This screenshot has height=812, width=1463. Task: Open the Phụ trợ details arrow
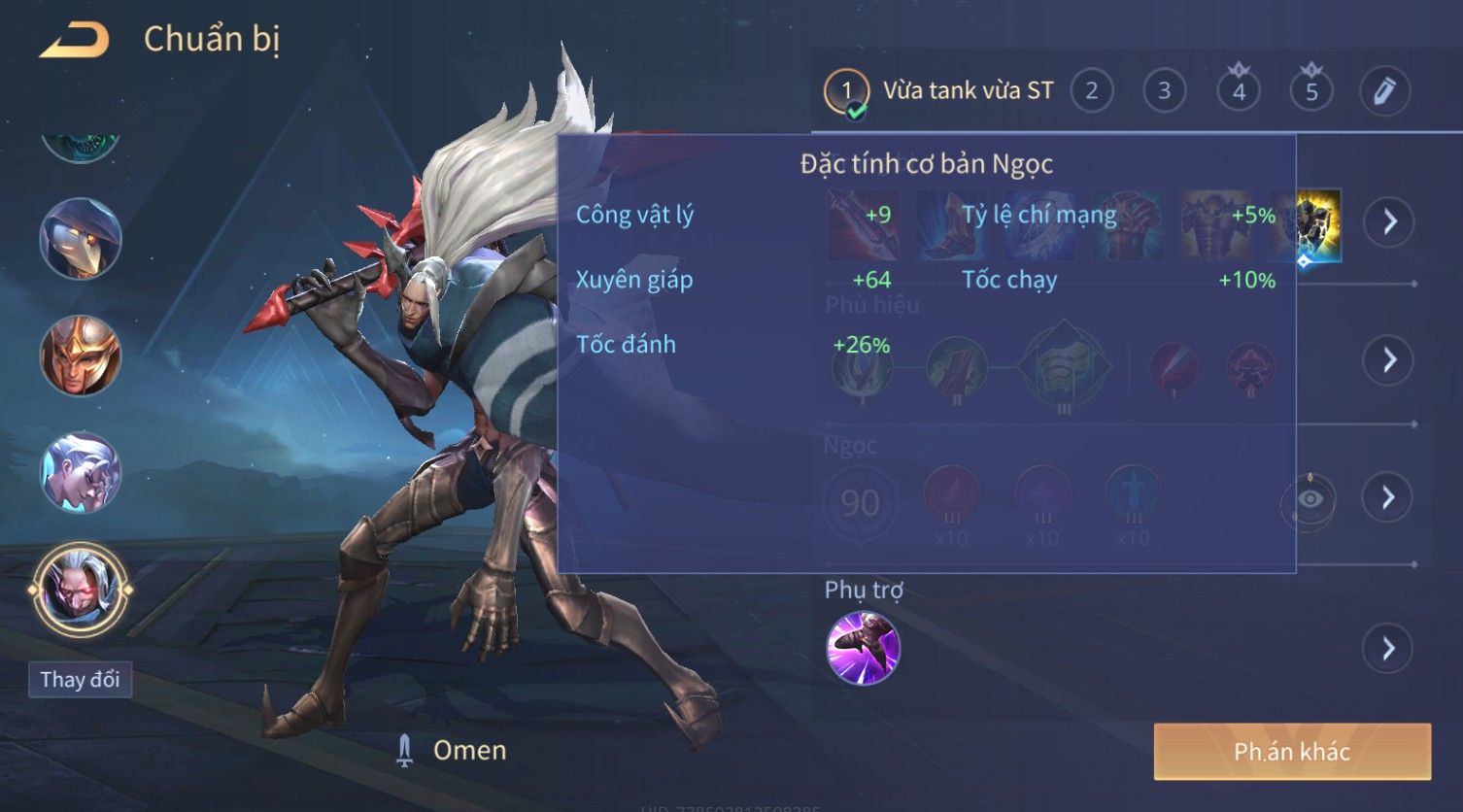1389,649
